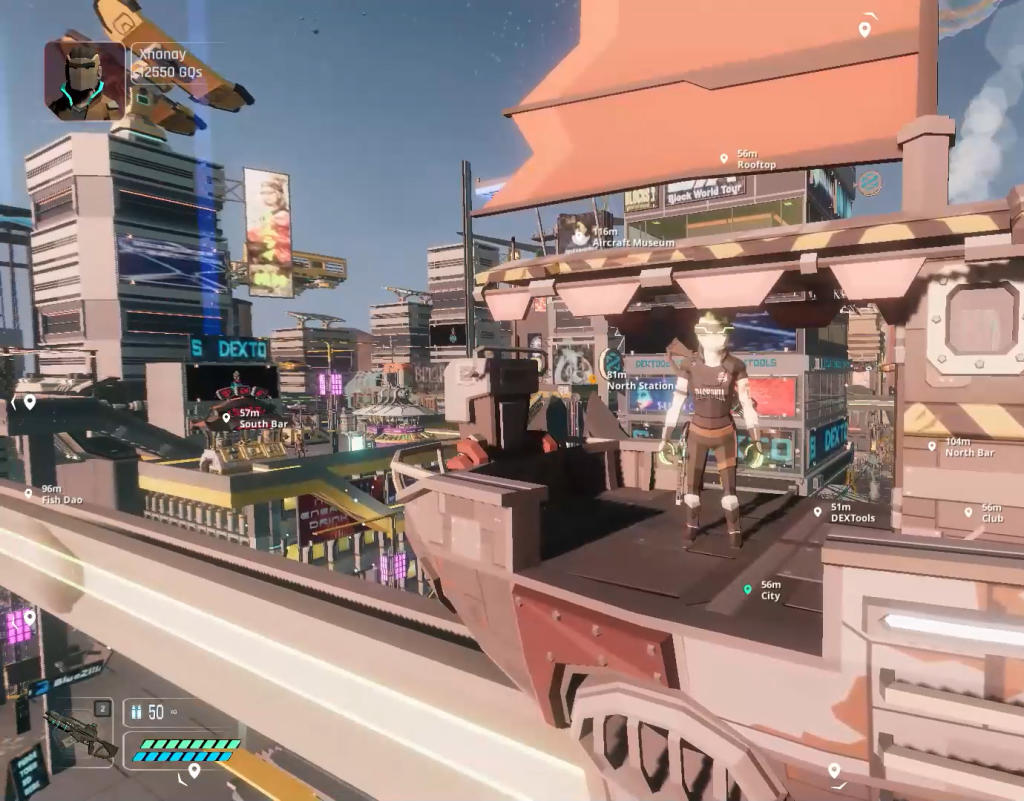Click the Xnanay player avatar portrait
The height and width of the screenshot is (801, 1024).
click(x=85, y=80)
